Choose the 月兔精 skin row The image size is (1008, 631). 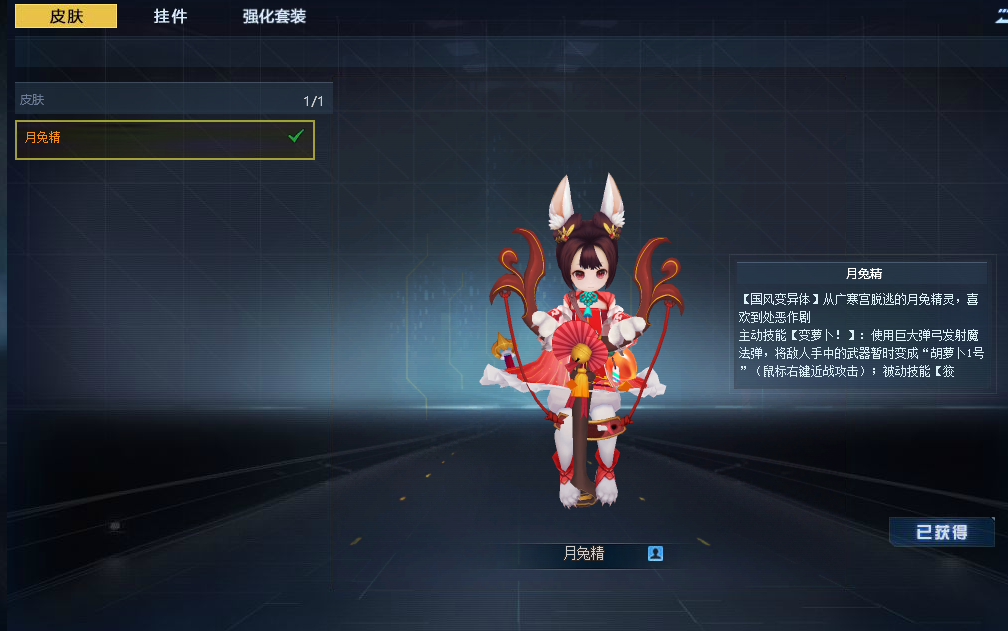pyautogui.click(x=165, y=139)
